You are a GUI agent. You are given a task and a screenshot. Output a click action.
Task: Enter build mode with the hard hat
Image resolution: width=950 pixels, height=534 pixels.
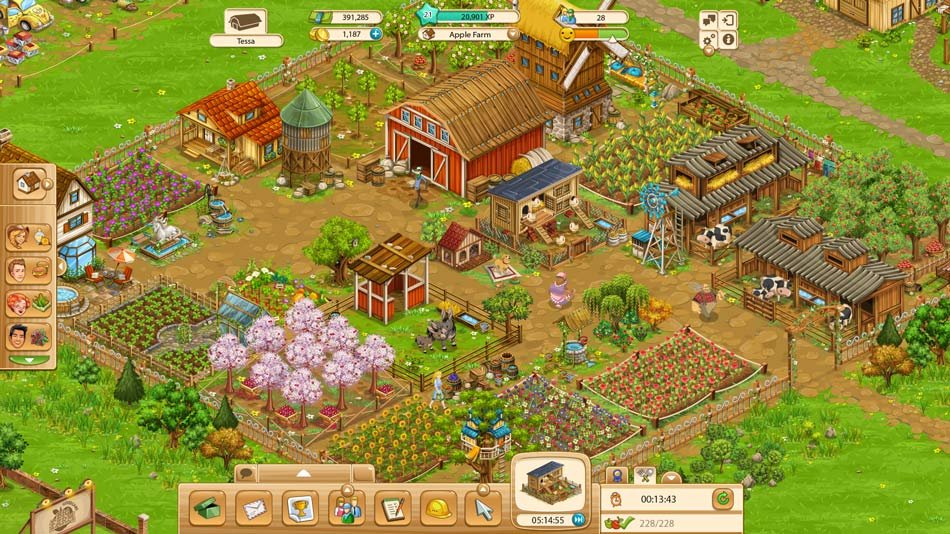pos(438,508)
